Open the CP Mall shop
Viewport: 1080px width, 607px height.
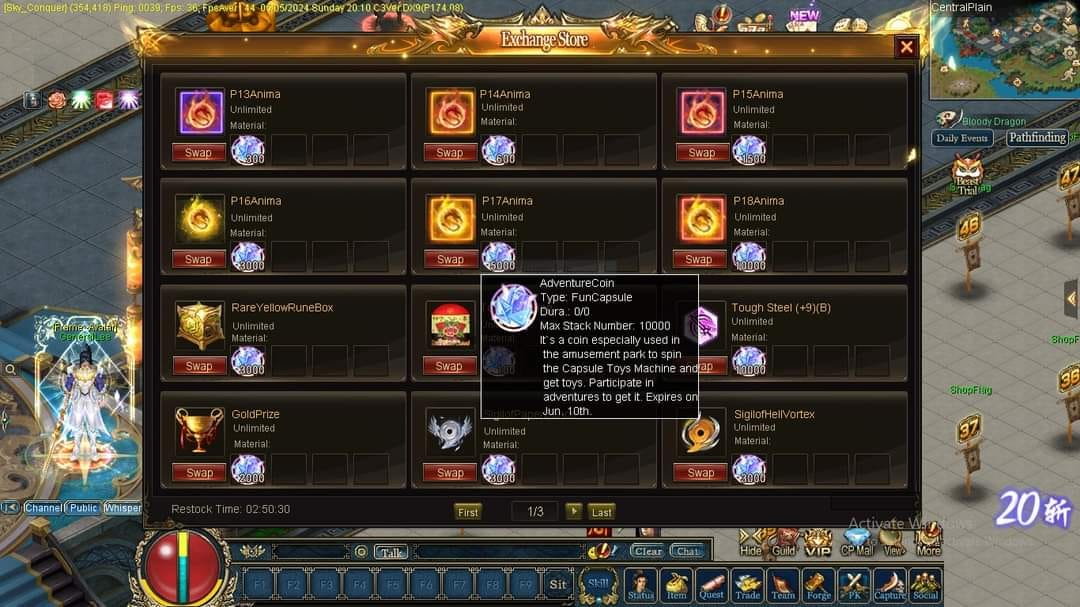click(x=857, y=541)
